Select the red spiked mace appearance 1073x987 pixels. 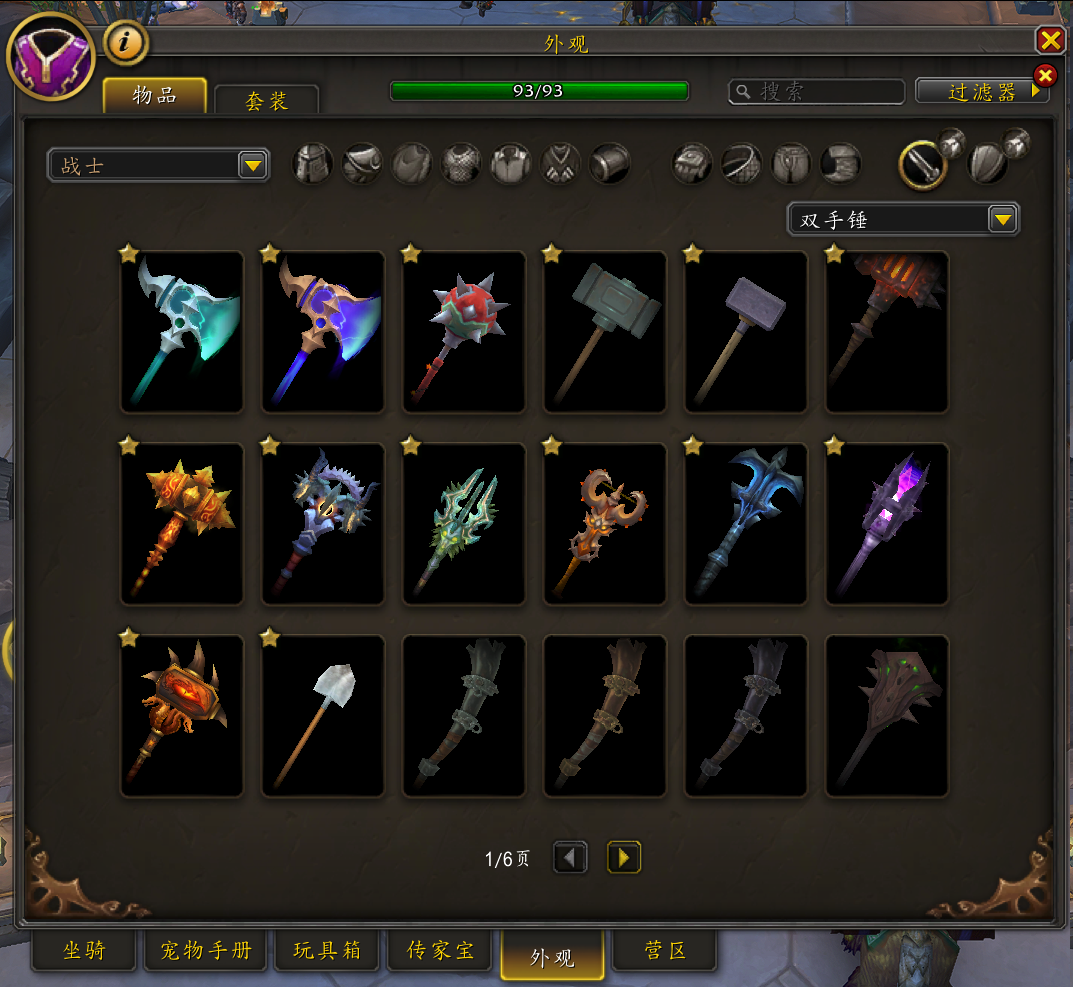click(x=464, y=332)
